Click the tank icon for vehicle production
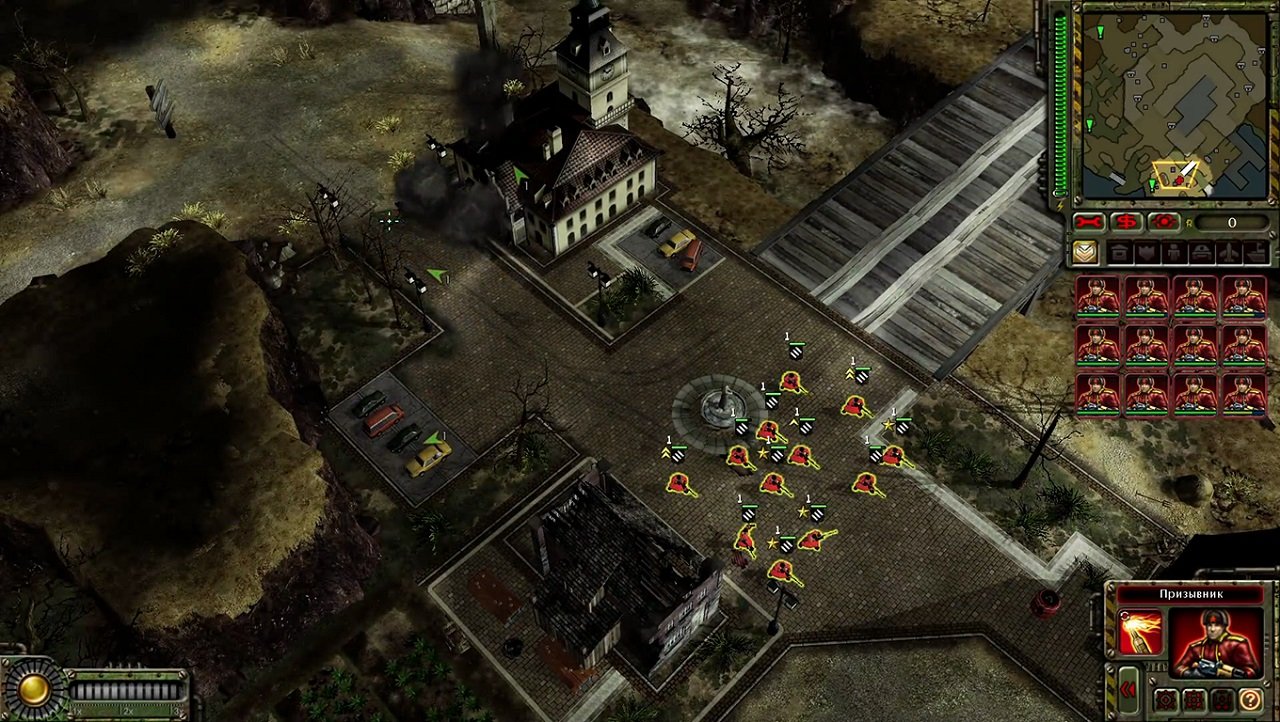 click(x=1203, y=251)
